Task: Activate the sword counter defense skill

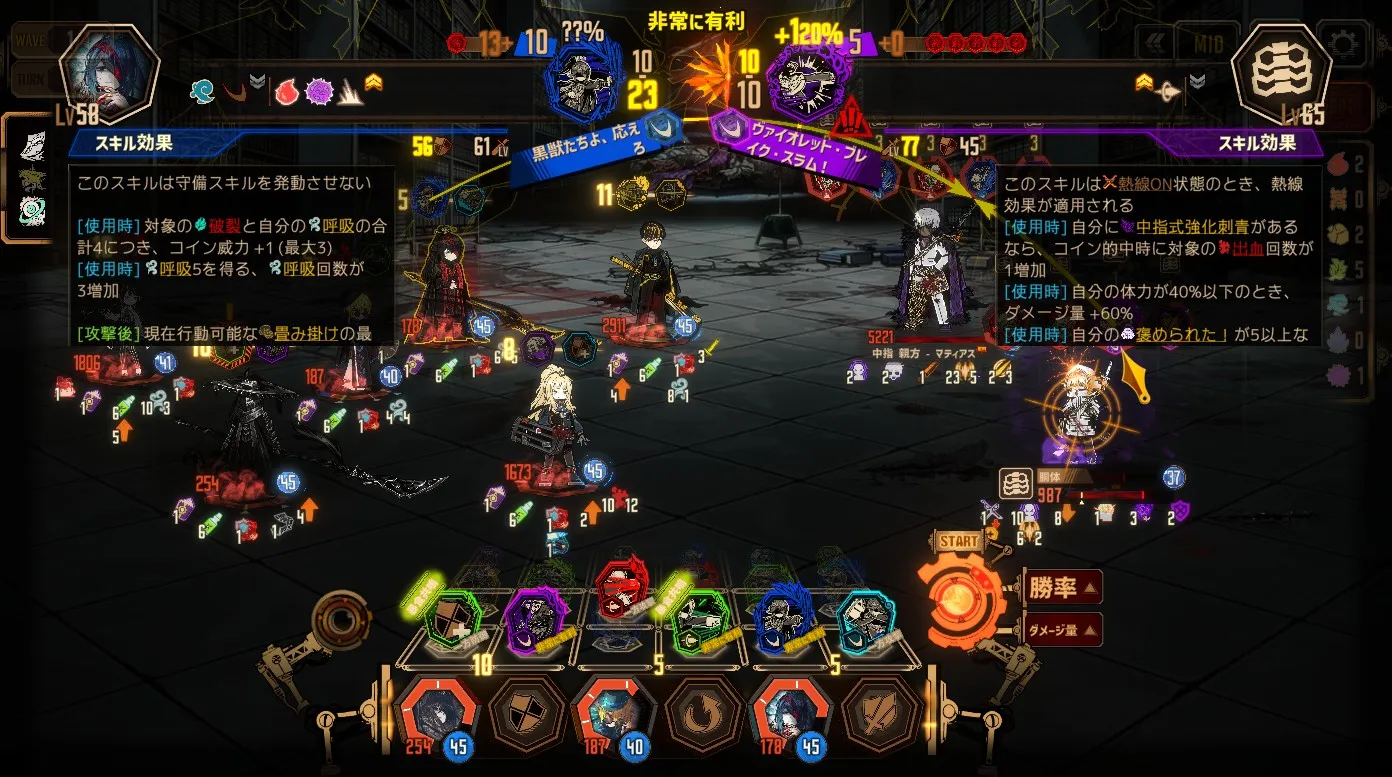Action: (x=879, y=714)
